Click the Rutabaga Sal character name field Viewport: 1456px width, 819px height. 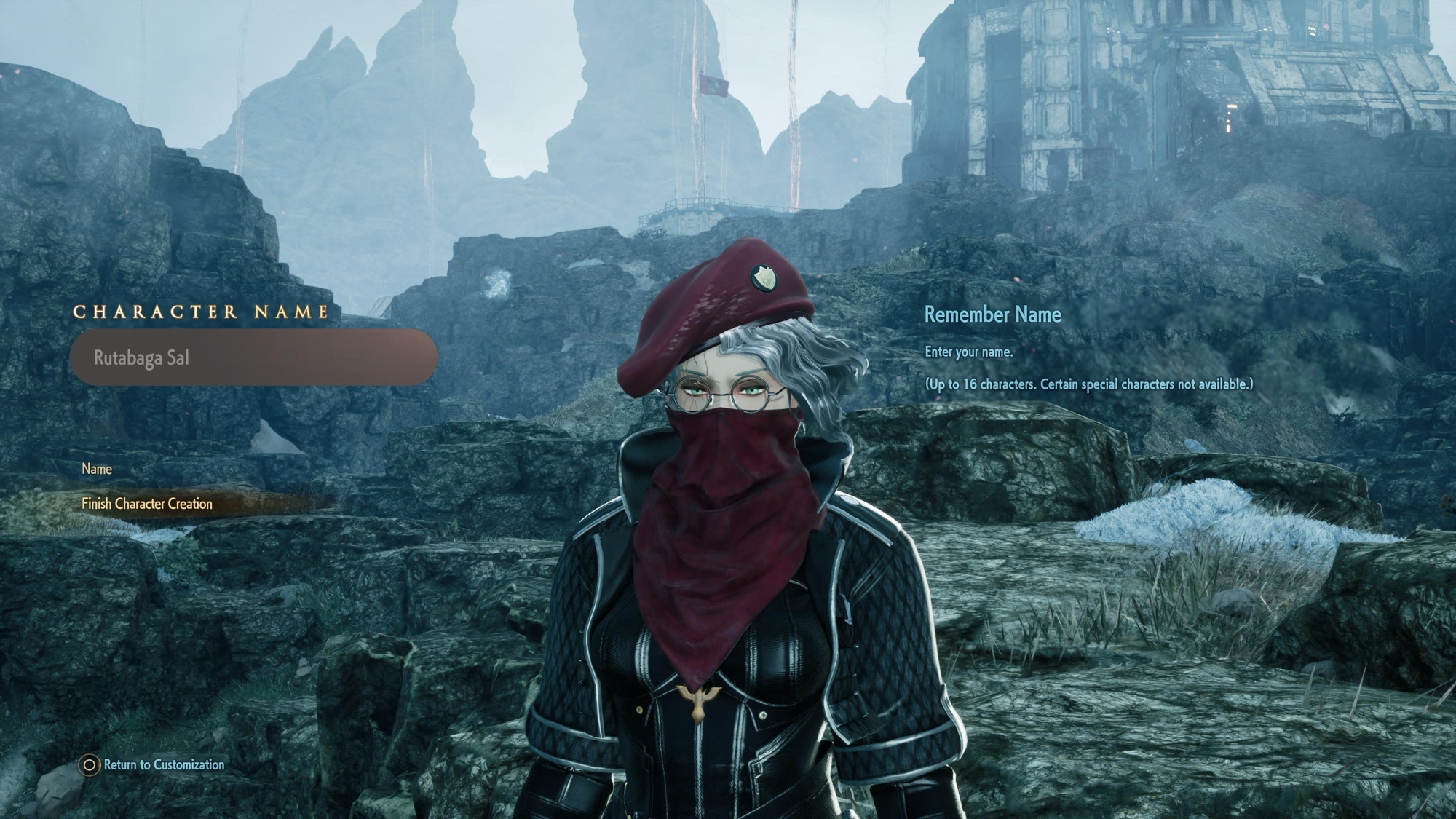[x=253, y=357]
